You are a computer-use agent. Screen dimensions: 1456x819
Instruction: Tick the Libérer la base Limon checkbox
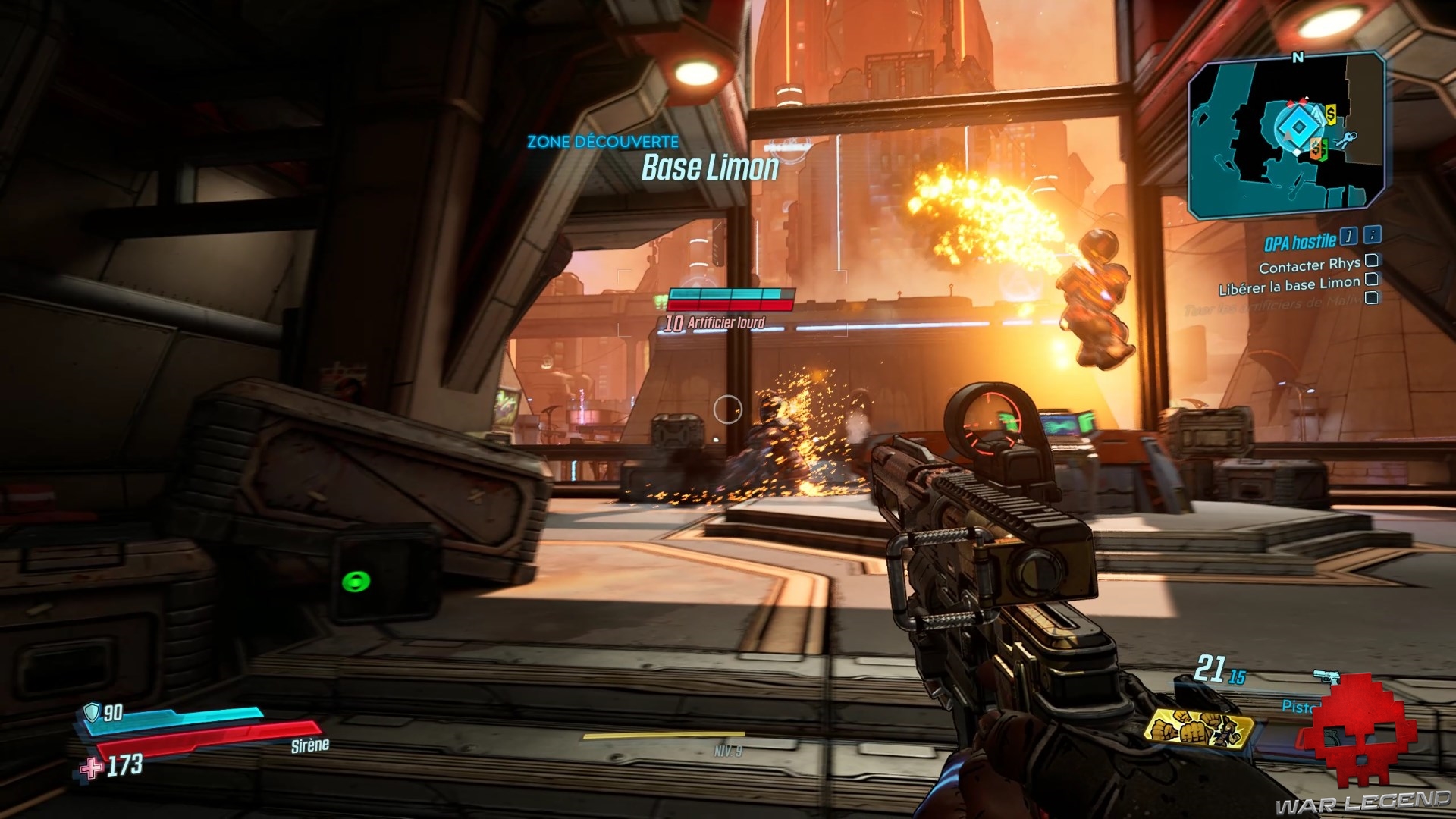[x=1371, y=279]
